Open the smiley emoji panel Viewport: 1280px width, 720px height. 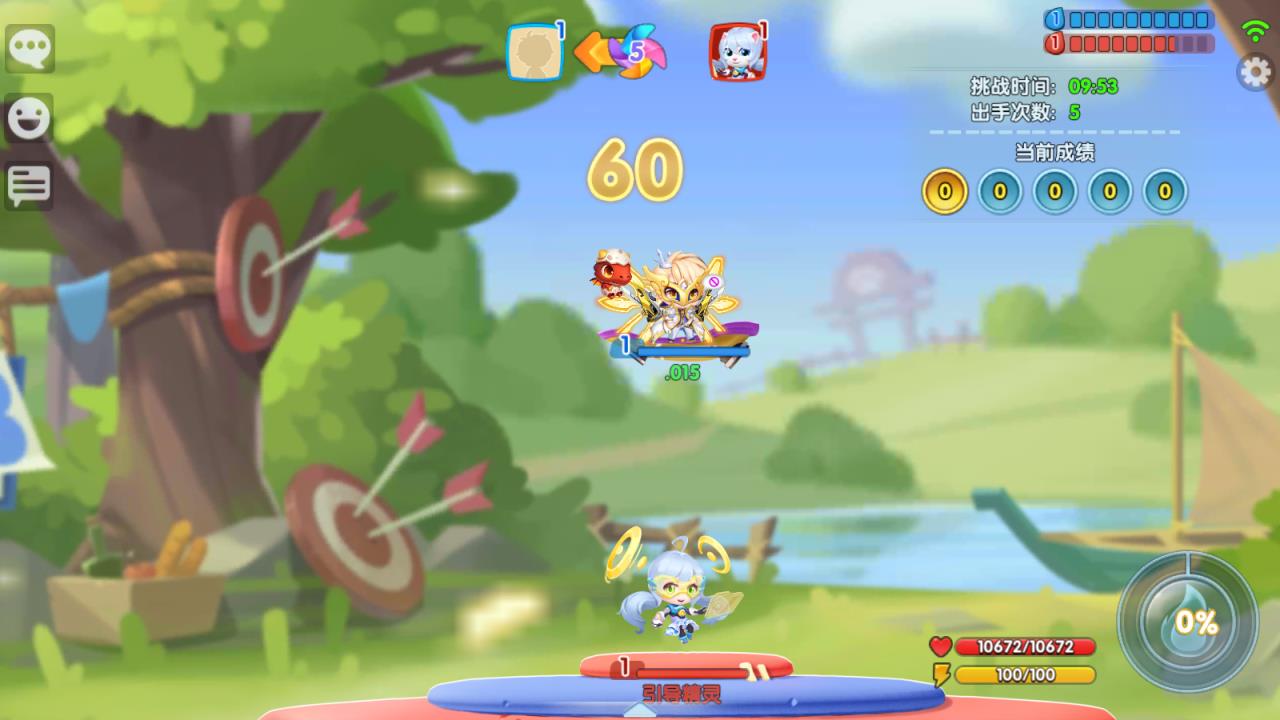tap(30, 118)
